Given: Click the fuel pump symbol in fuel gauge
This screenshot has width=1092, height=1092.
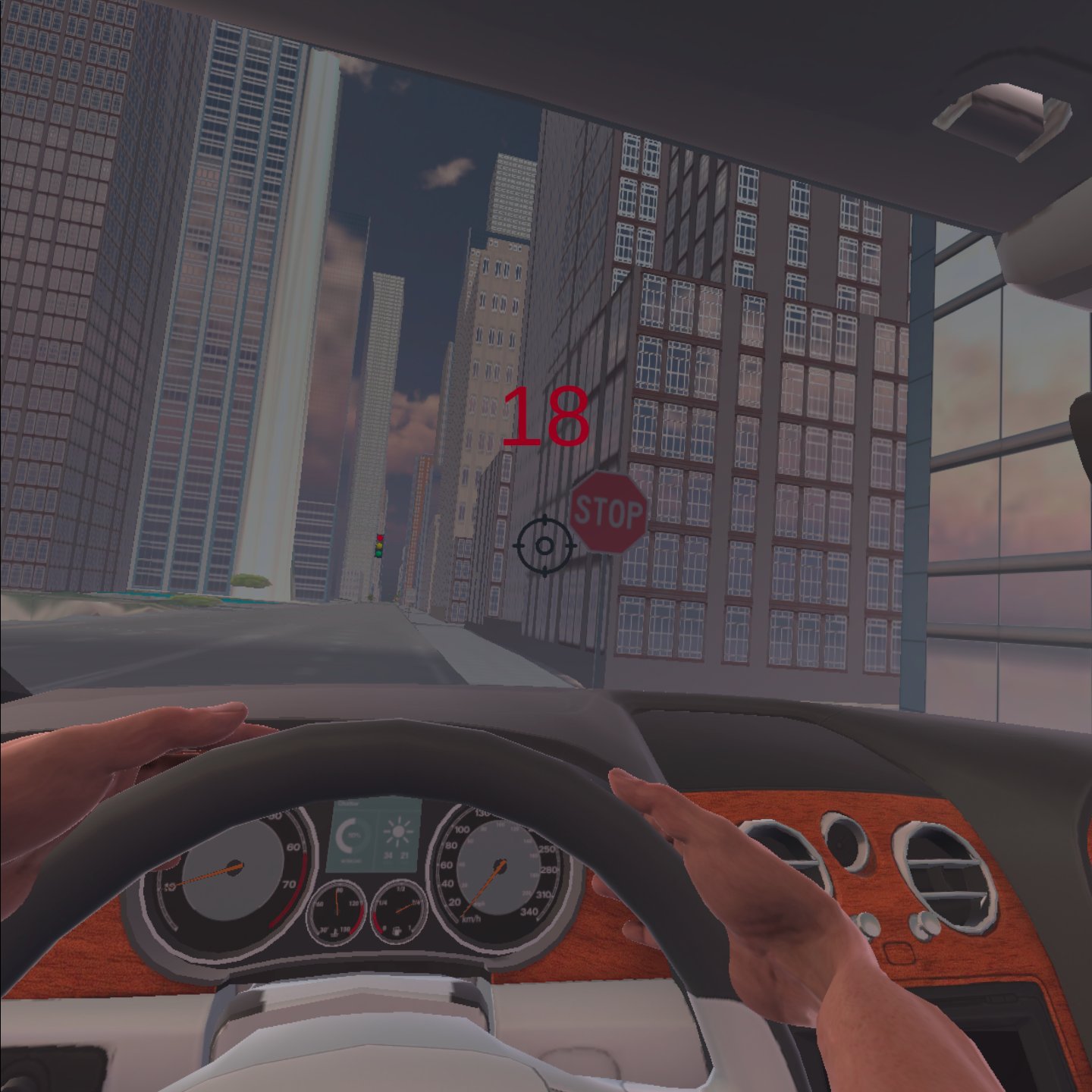Looking at the screenshot, I should (397, 931).
